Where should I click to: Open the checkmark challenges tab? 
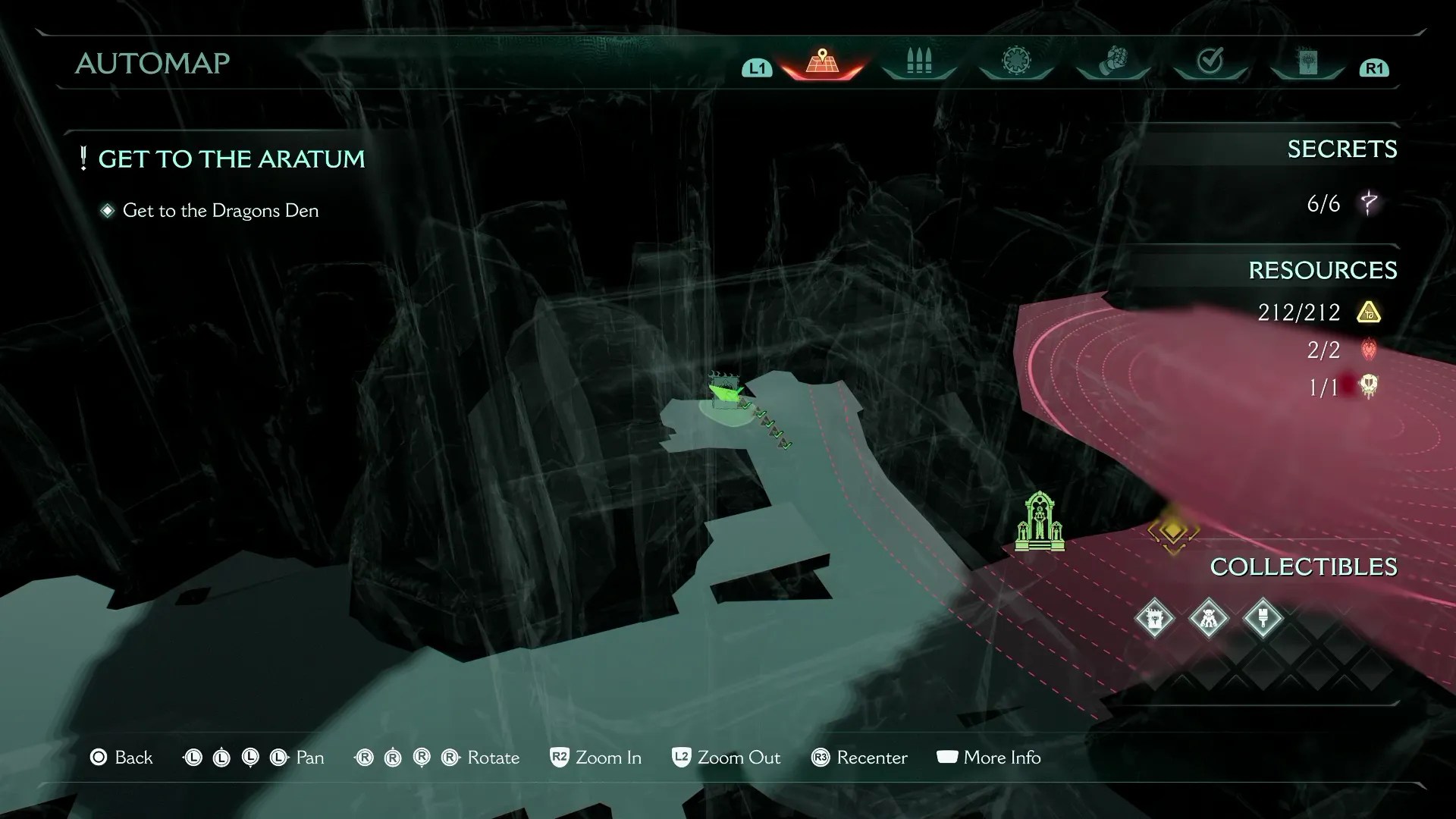[x=1210, y=62]
